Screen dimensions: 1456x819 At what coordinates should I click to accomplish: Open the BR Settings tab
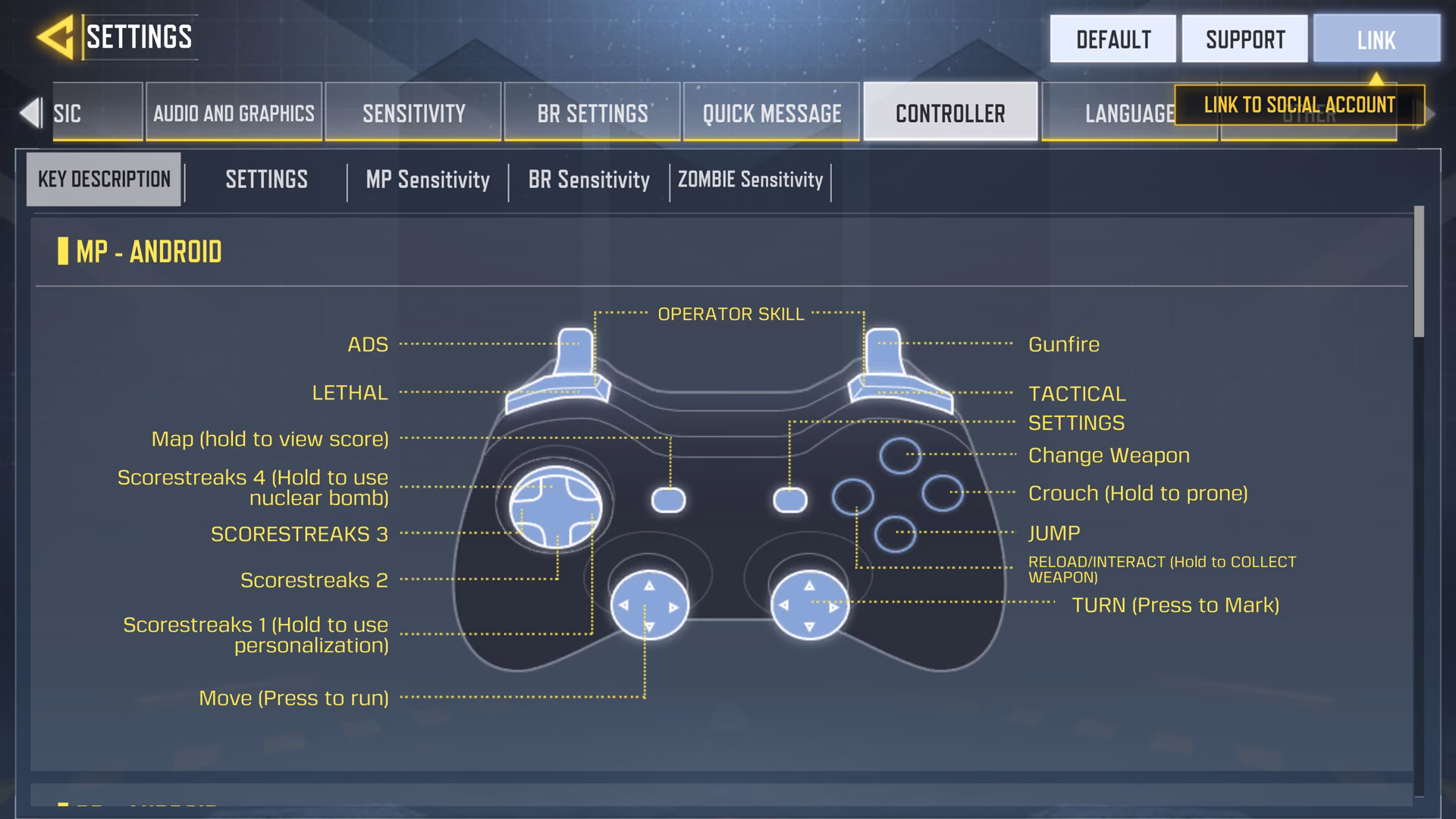[x=592, y=112]
